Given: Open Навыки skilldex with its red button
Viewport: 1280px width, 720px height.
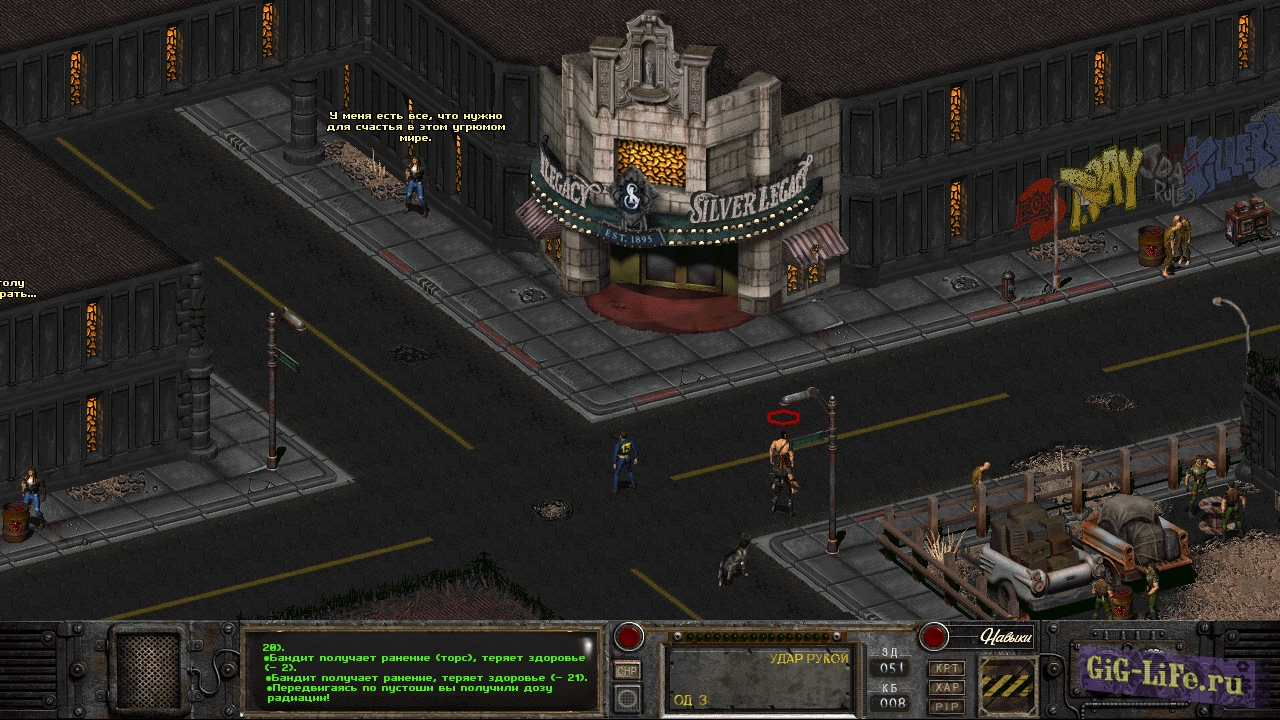Looking at the screenshot, I should [933, 636].
